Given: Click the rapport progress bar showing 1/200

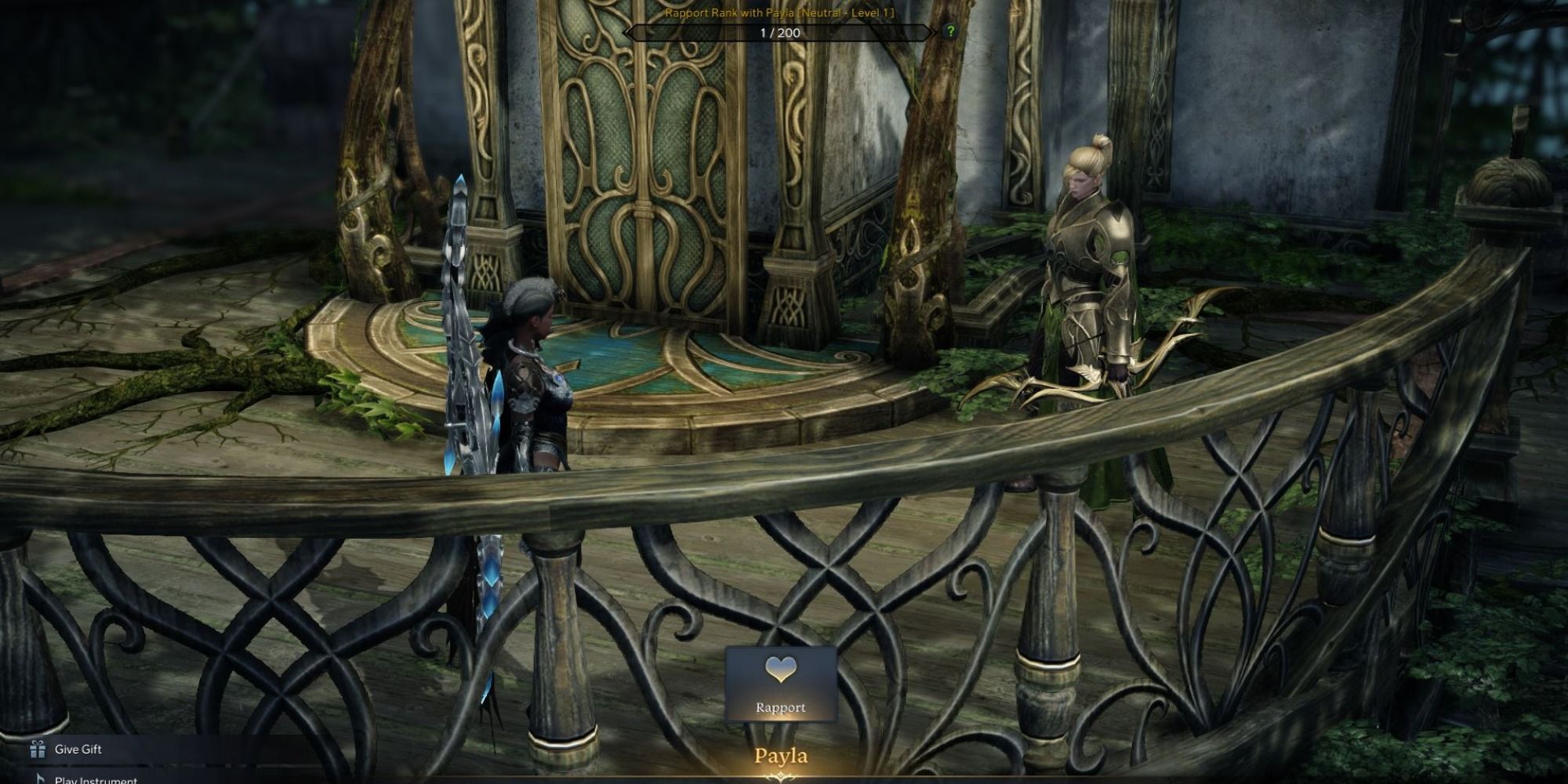Looking at the screenshot, I should pyautogui.click(x=779, y=32).
